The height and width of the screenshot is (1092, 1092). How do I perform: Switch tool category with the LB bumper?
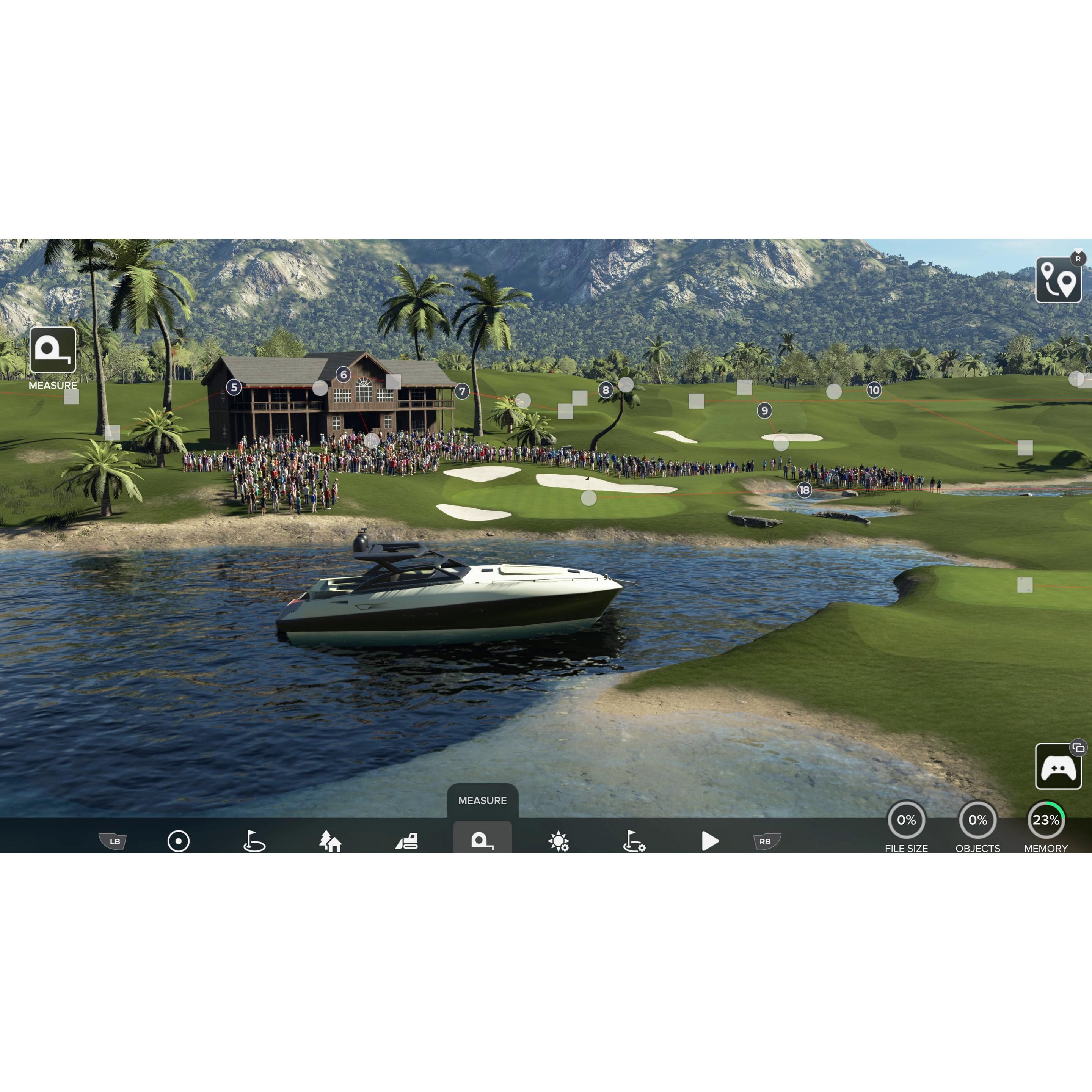tap(113, 842)
